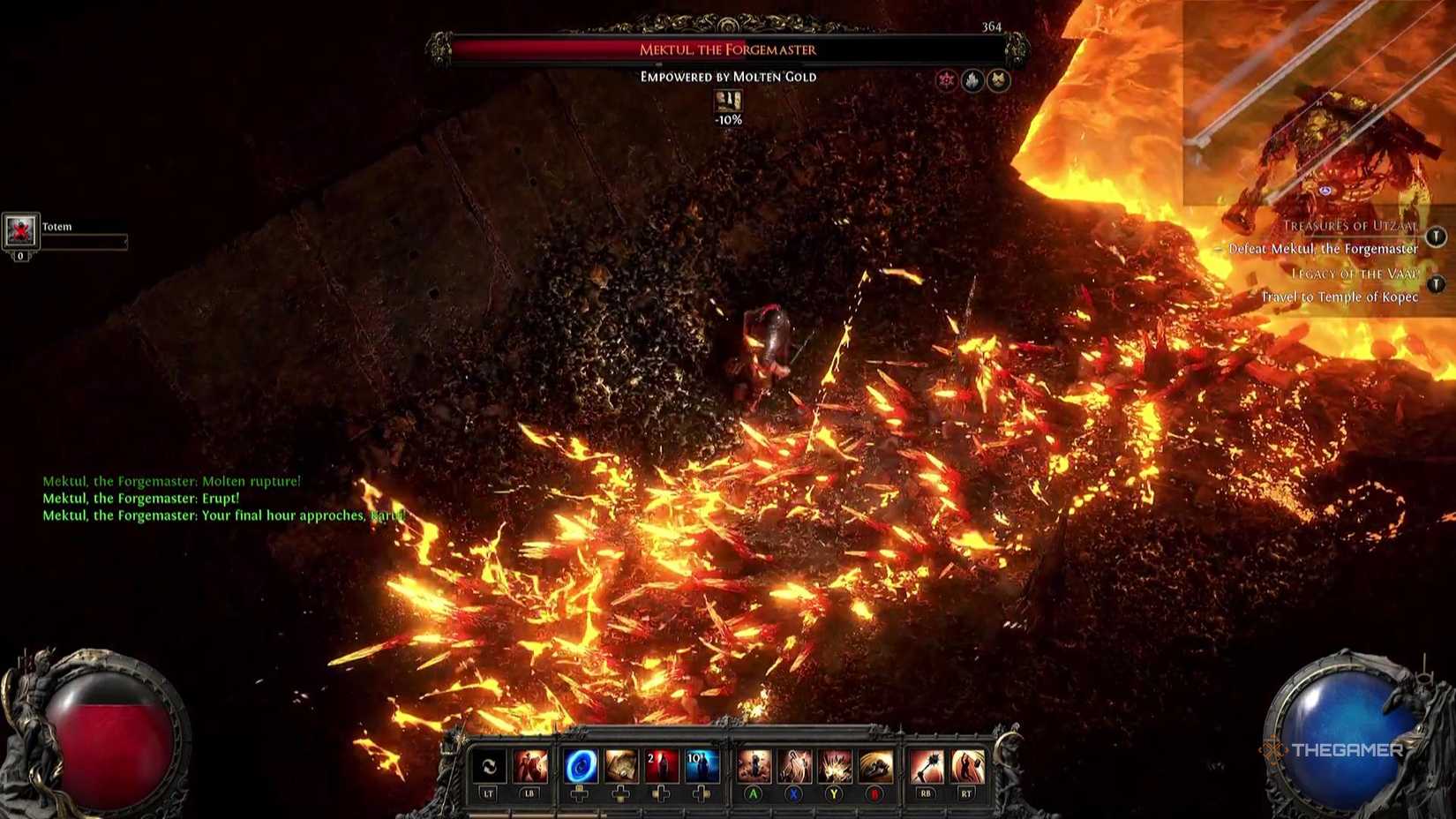The height and width of the screenshot is (819, 1456).
Task: Toggle tracking for the Treasures of Utzaal quest
Action: point(1436,237)
